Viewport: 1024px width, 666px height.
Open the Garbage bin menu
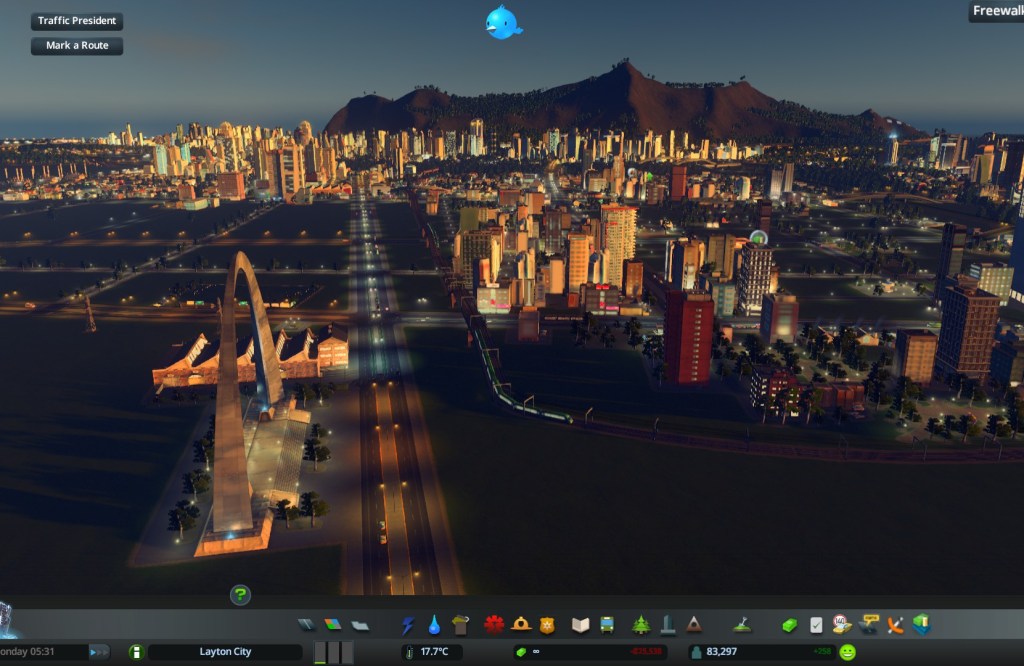[460, 625]
